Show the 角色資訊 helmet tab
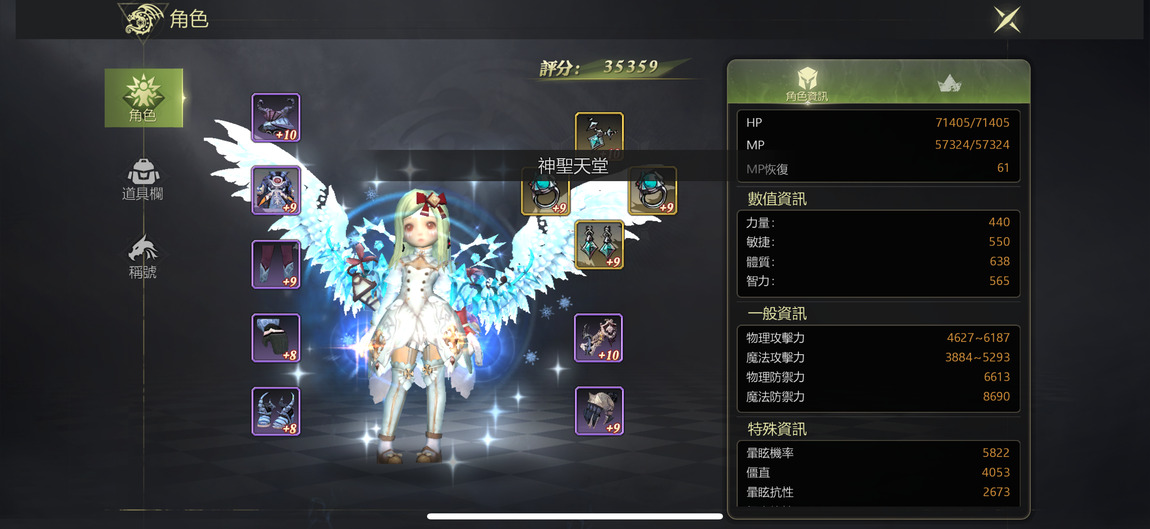Image resolution: width=1150 pixels, height=529 pixels. pos(806,83)
